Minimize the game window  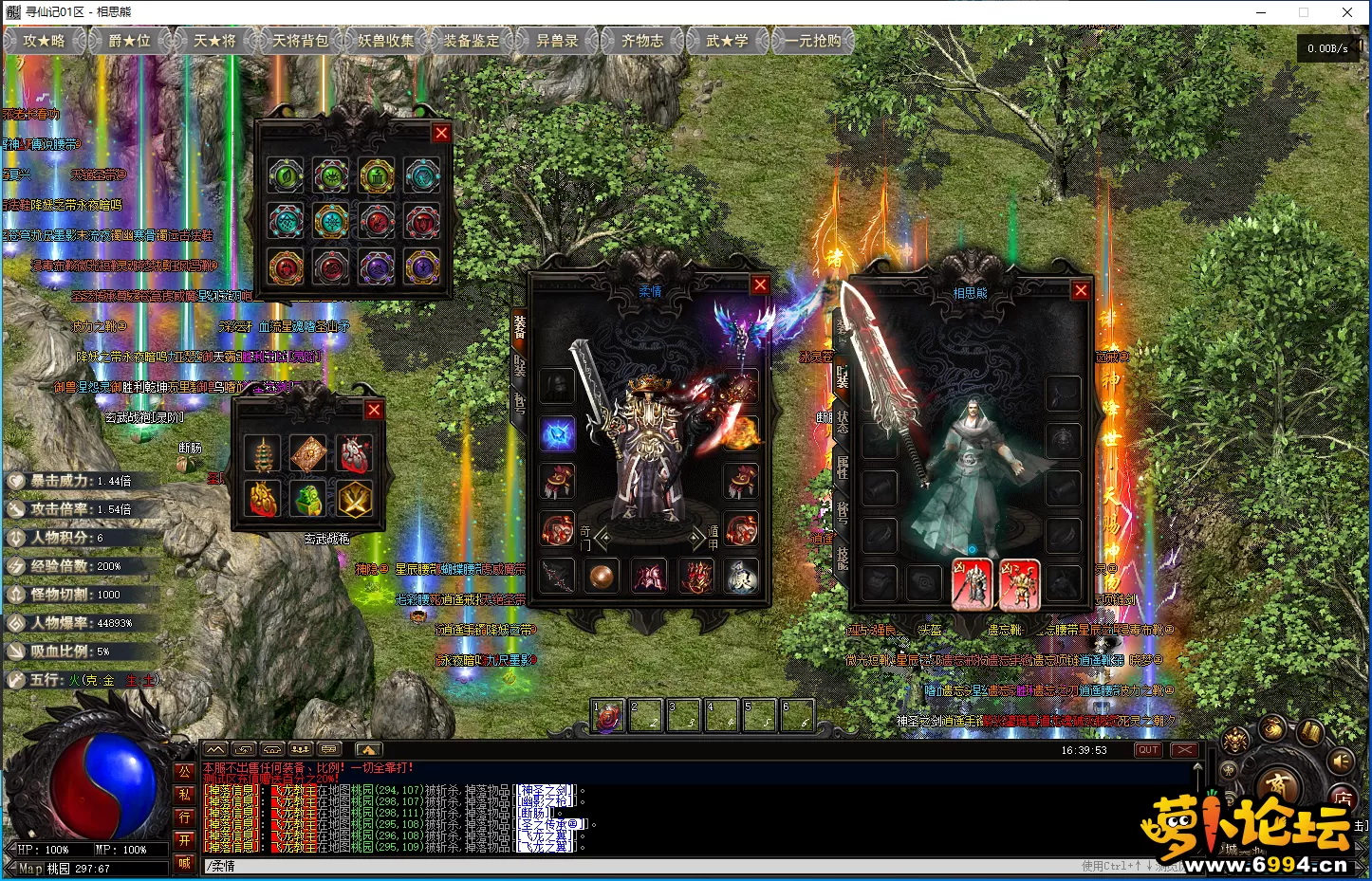[1261, 12]
